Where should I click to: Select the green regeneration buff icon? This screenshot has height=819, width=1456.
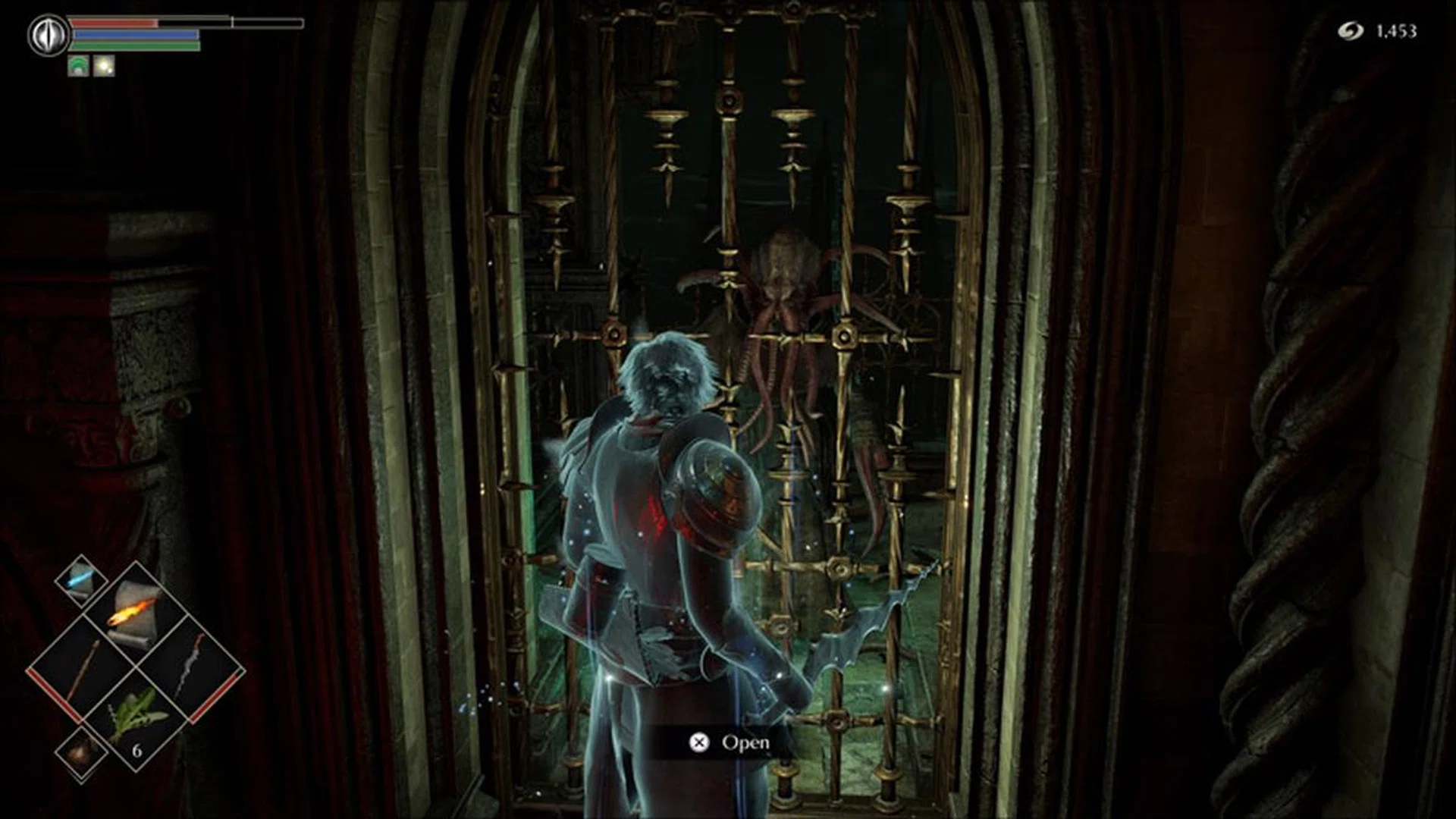(x=79, y=65)
